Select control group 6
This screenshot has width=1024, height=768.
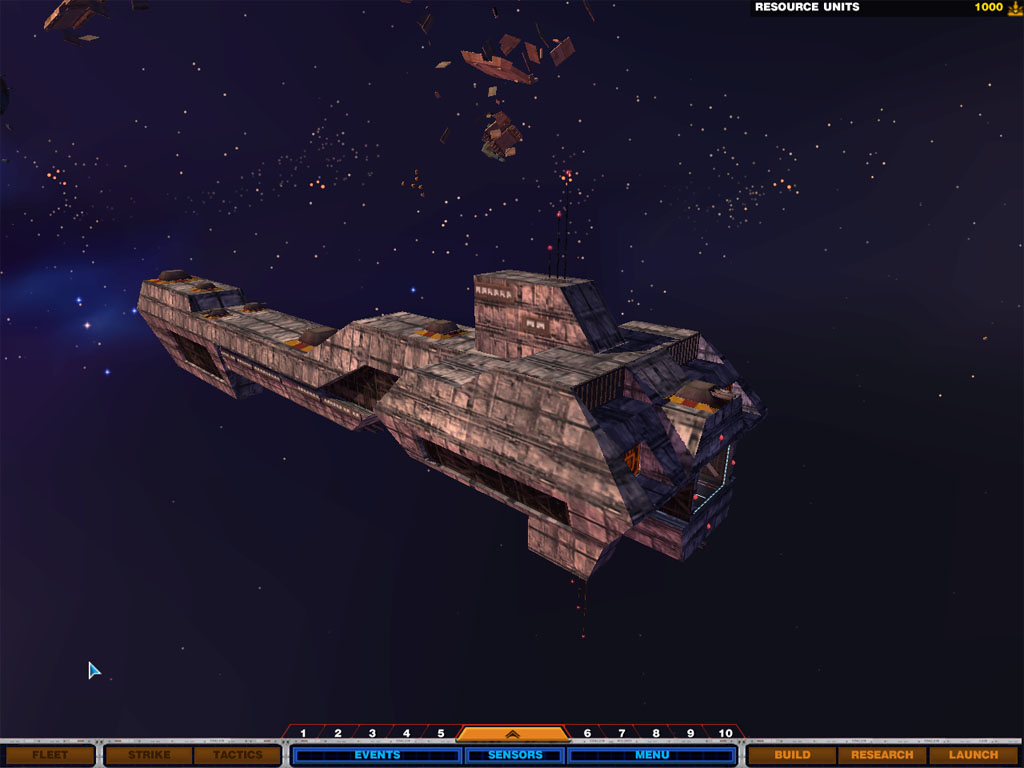pos(587,734)
